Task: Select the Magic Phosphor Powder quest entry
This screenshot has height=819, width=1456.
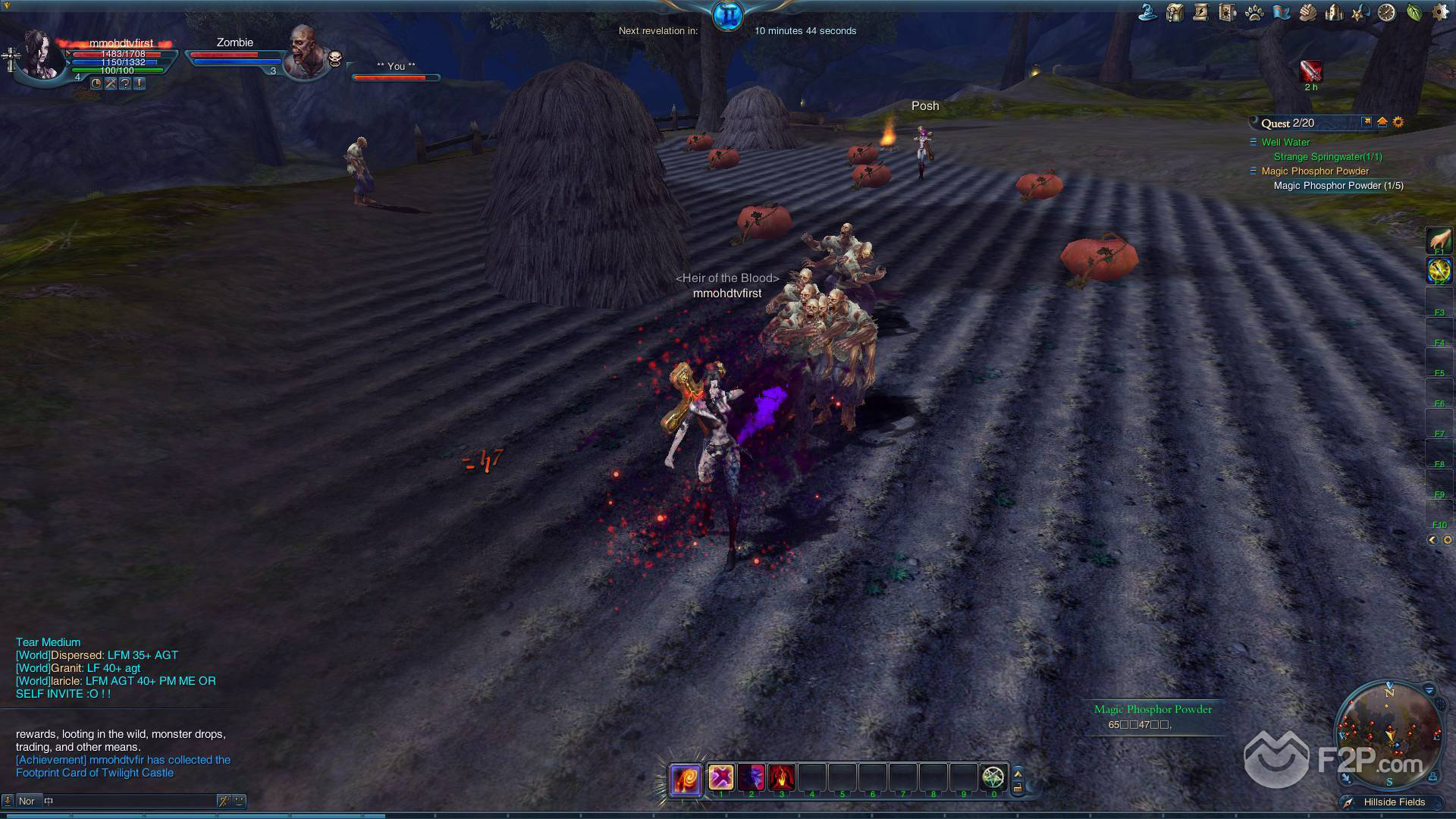Action: [1315, 171]
